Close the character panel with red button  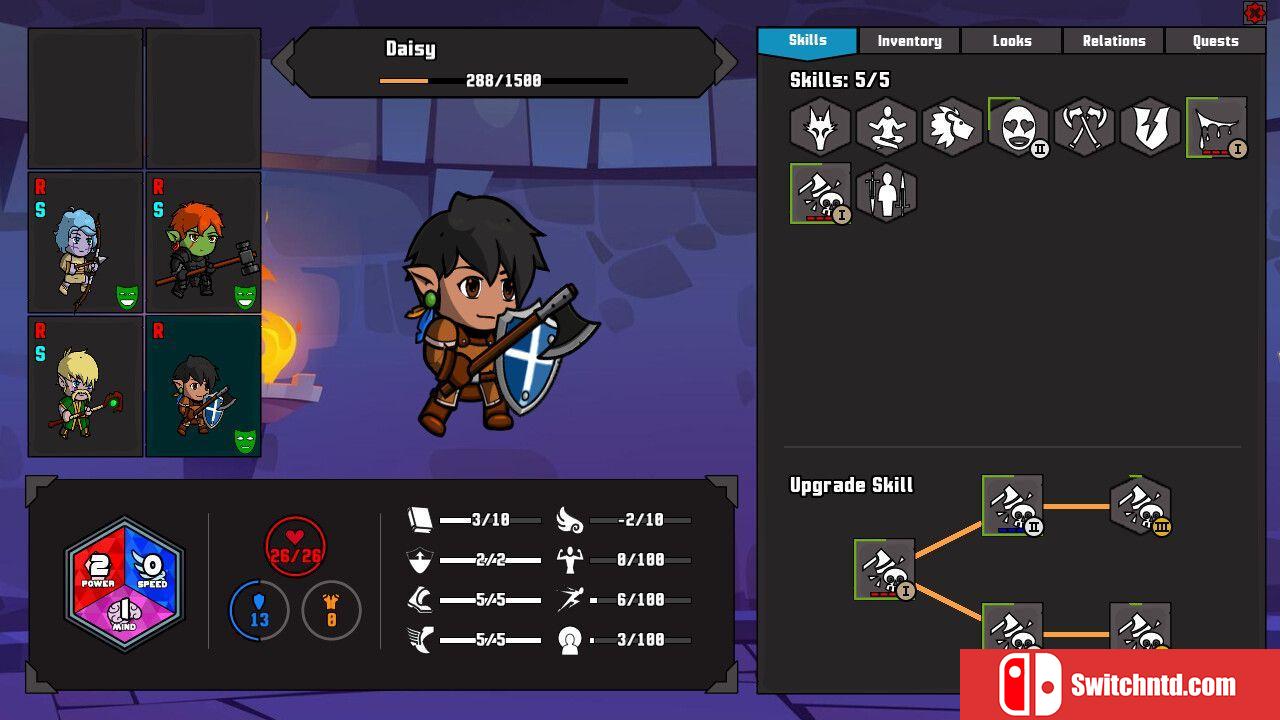(x=1254, y=13)
